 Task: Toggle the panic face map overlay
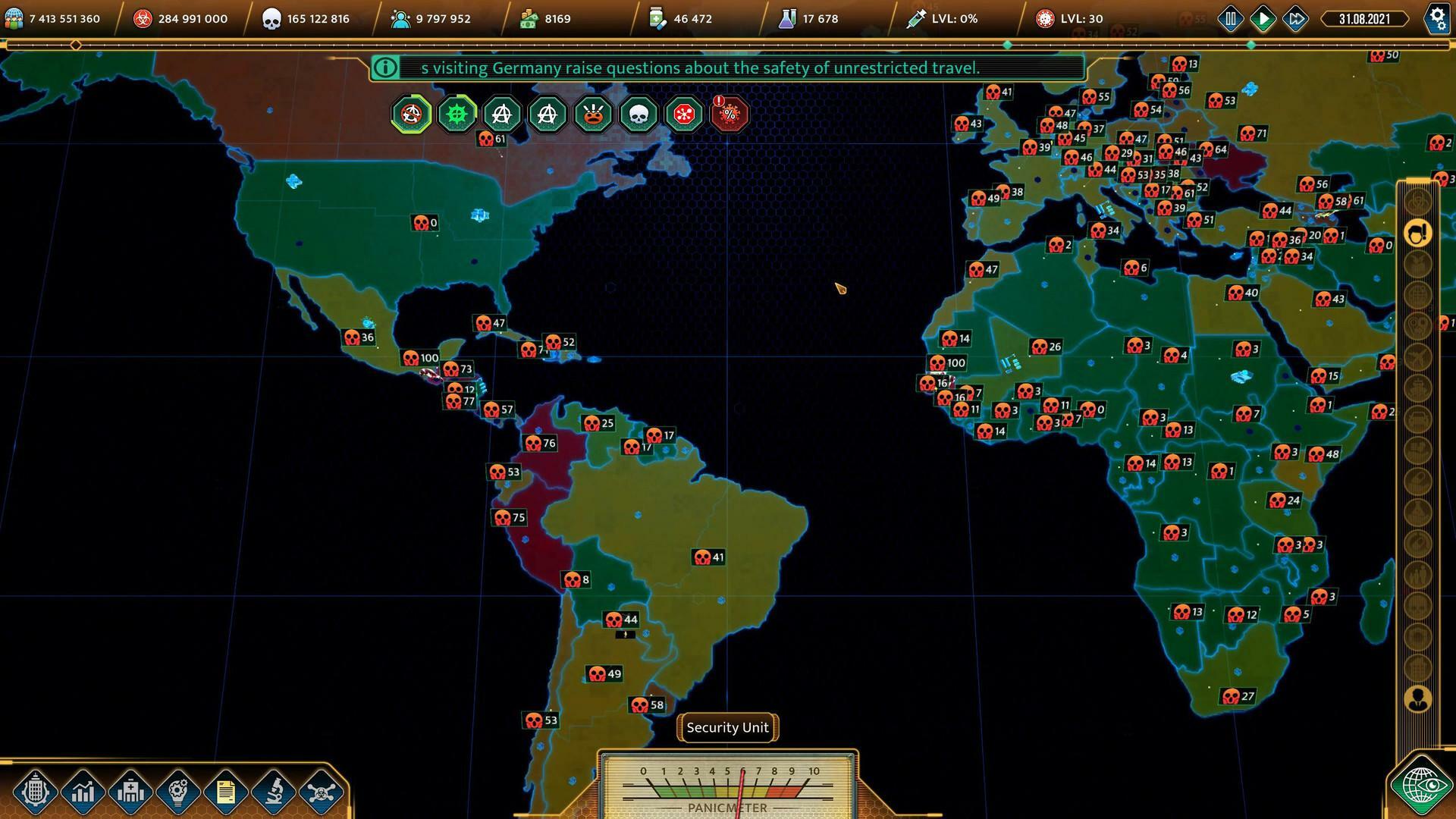(x=593, y=114)
